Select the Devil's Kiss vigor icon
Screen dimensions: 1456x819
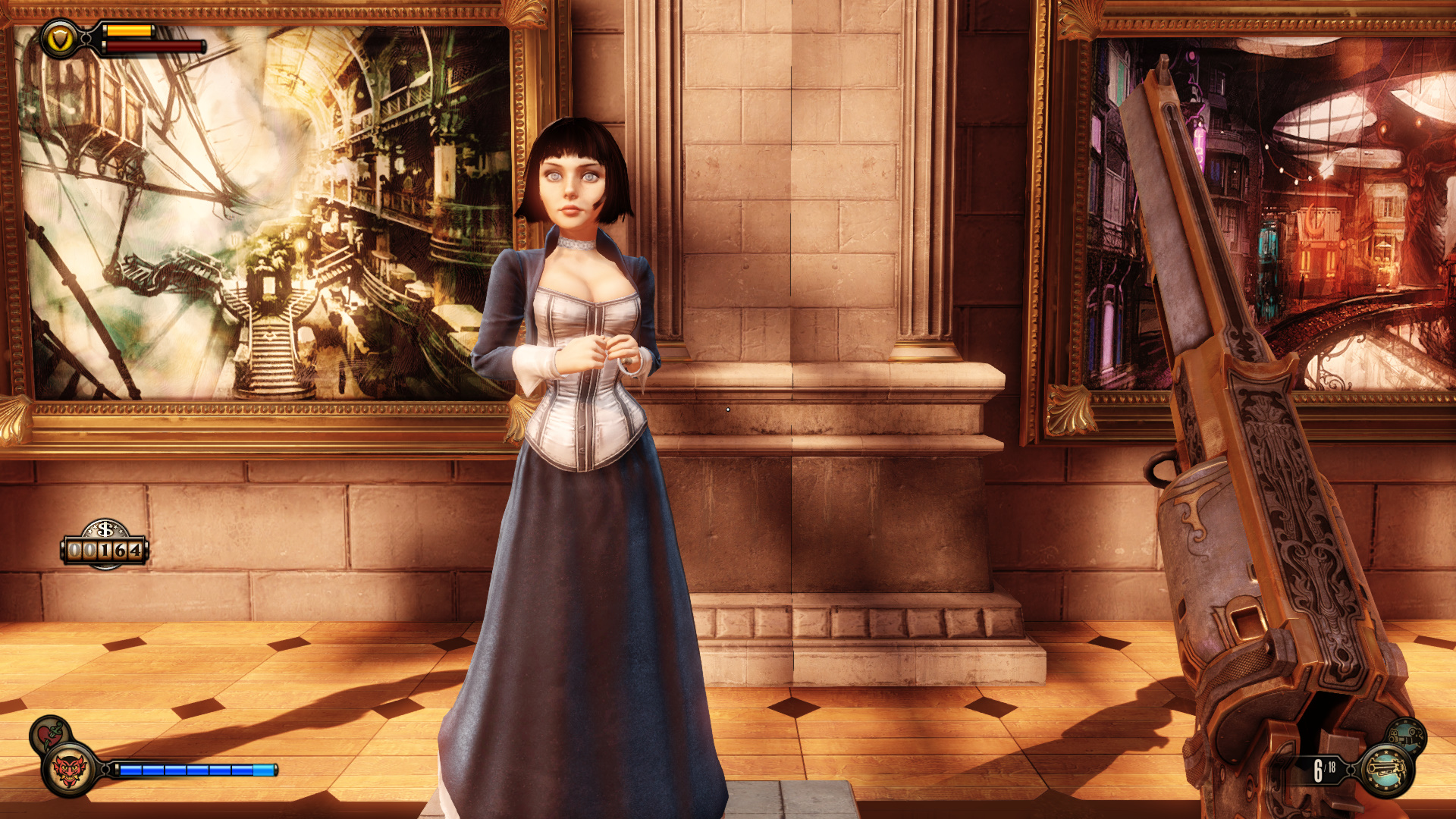pos(70,770)
